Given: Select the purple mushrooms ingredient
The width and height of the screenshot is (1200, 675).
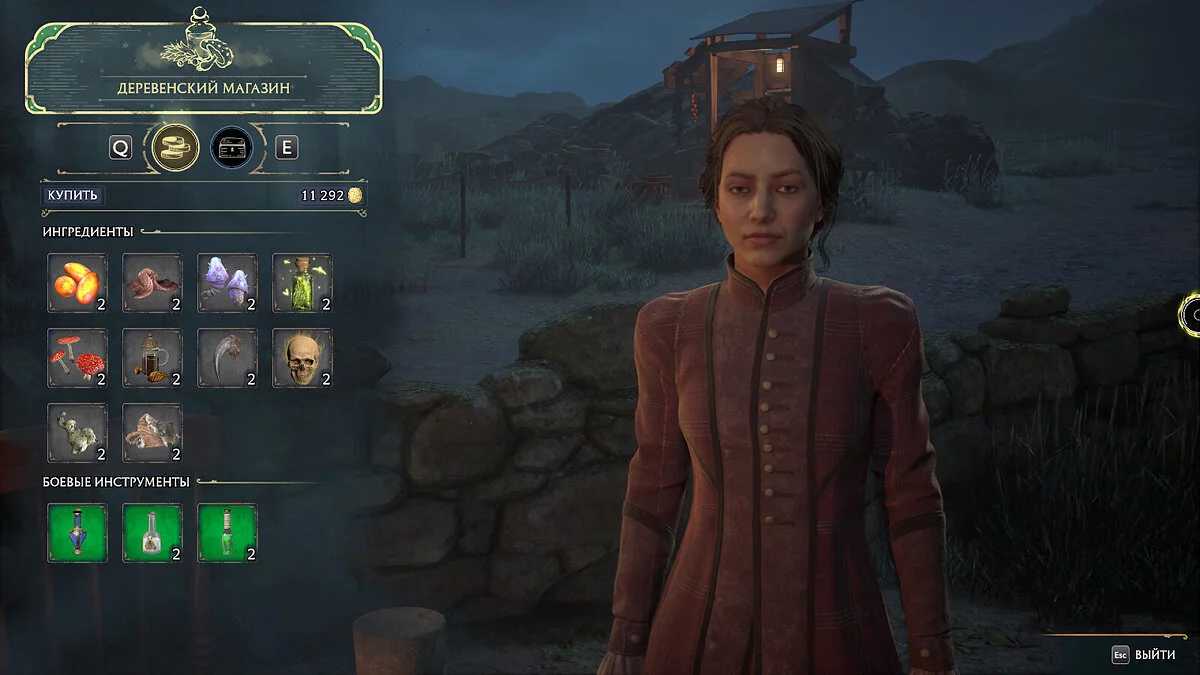Looking at the screenshot, I should click(227, 283).
